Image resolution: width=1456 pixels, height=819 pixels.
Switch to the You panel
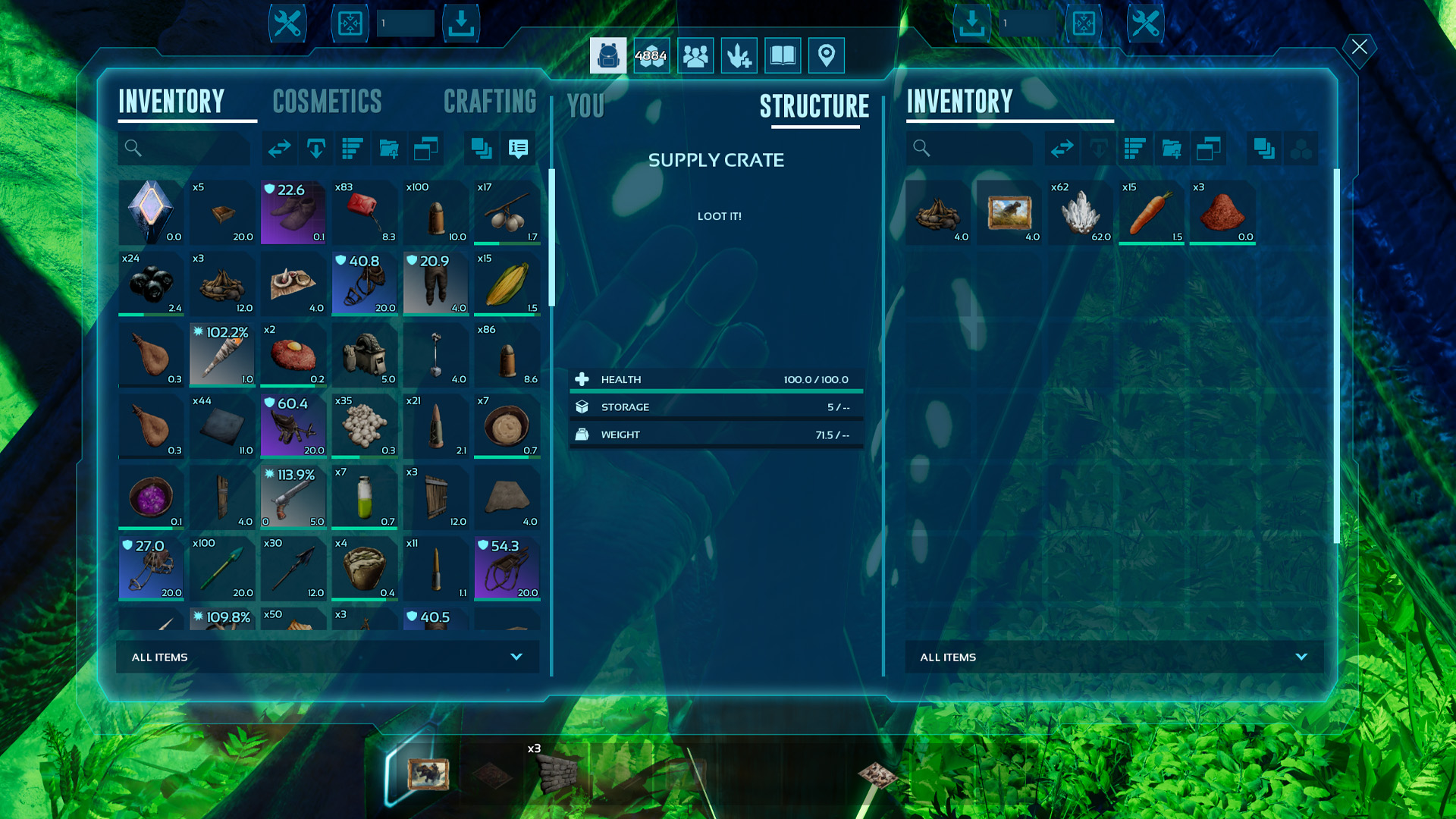(x=585, y=107)
